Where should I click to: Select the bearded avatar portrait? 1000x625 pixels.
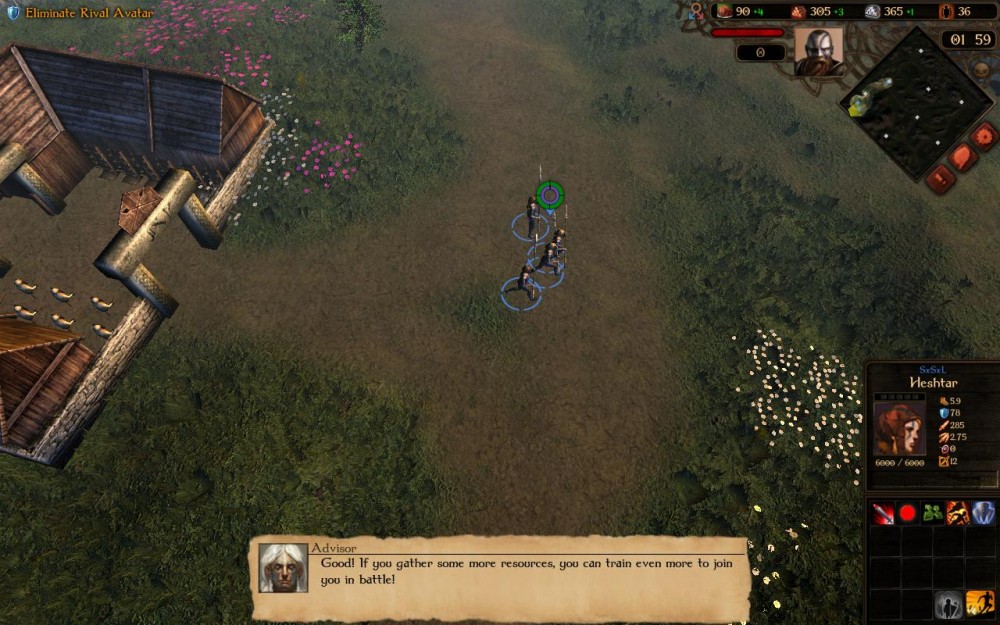tap(818, 51)
